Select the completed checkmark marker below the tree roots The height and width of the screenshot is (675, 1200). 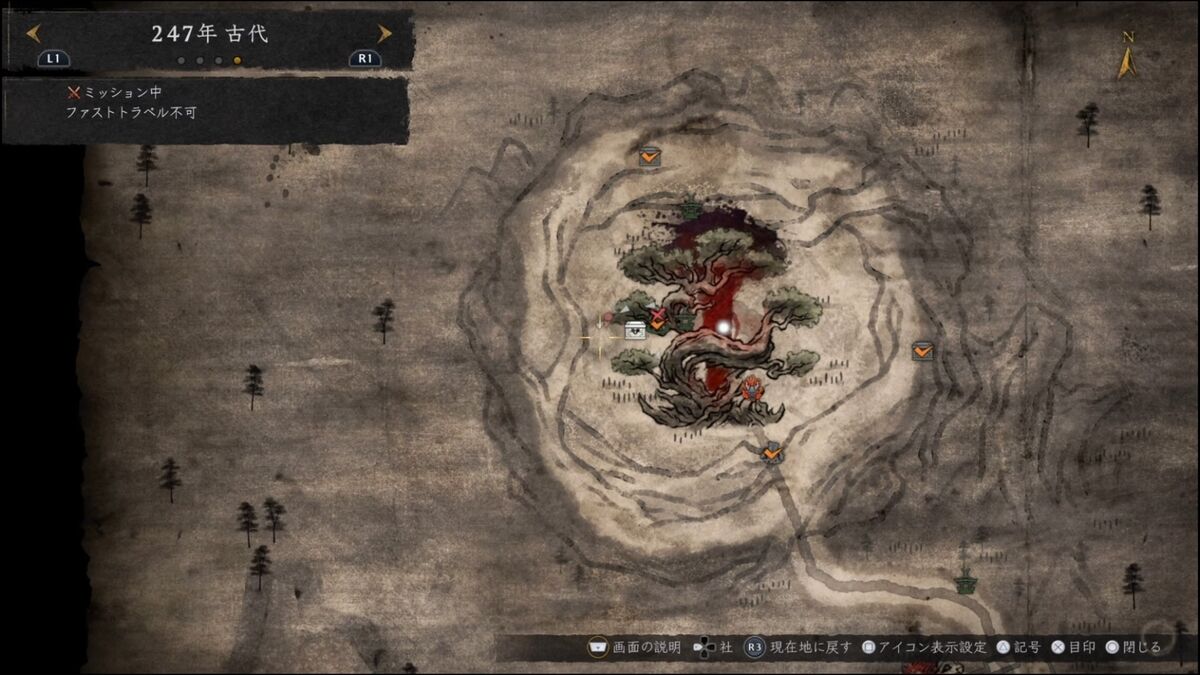(x=771, y=453)
